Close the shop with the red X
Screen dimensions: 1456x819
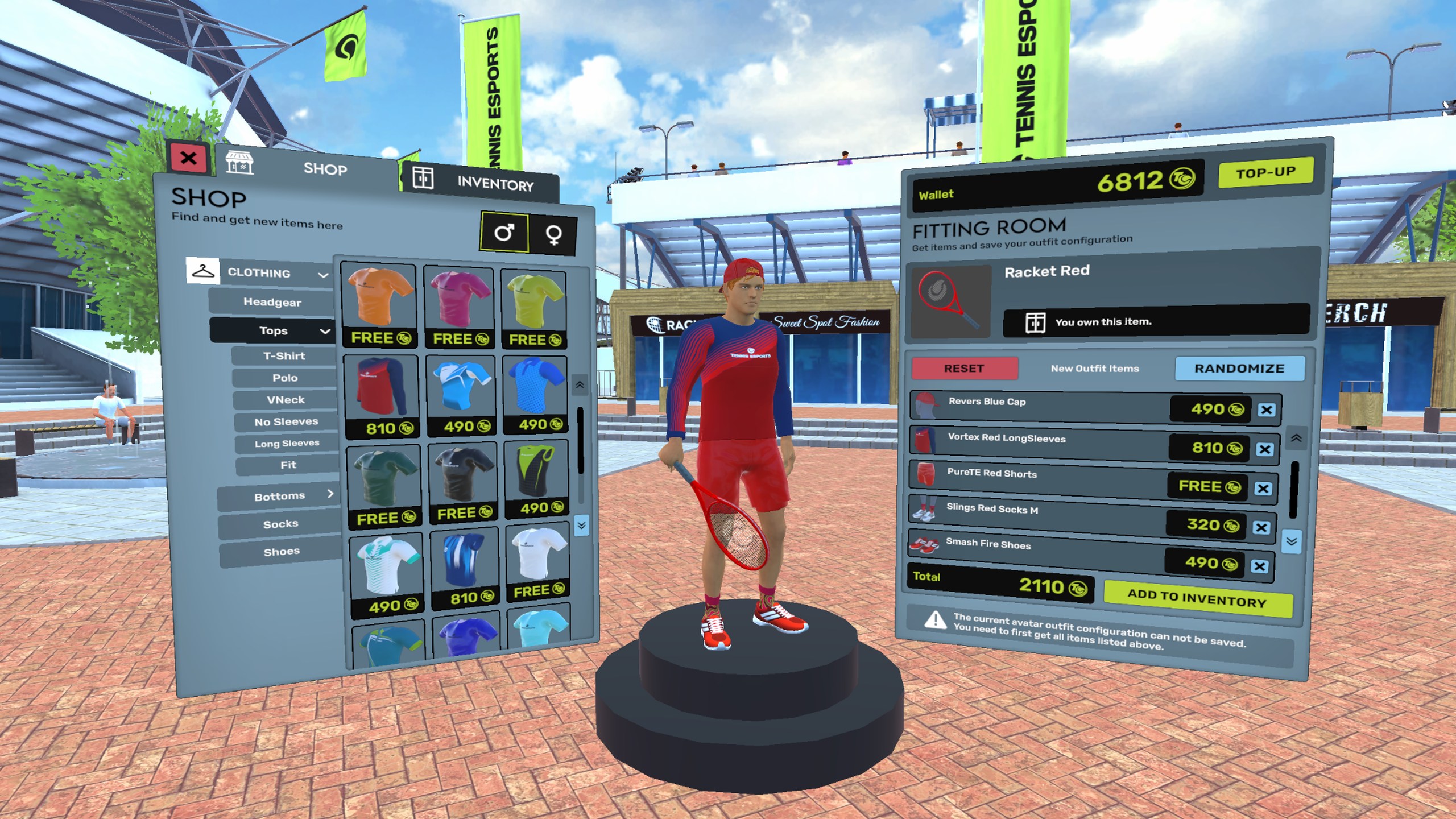(x=188, y=158)
